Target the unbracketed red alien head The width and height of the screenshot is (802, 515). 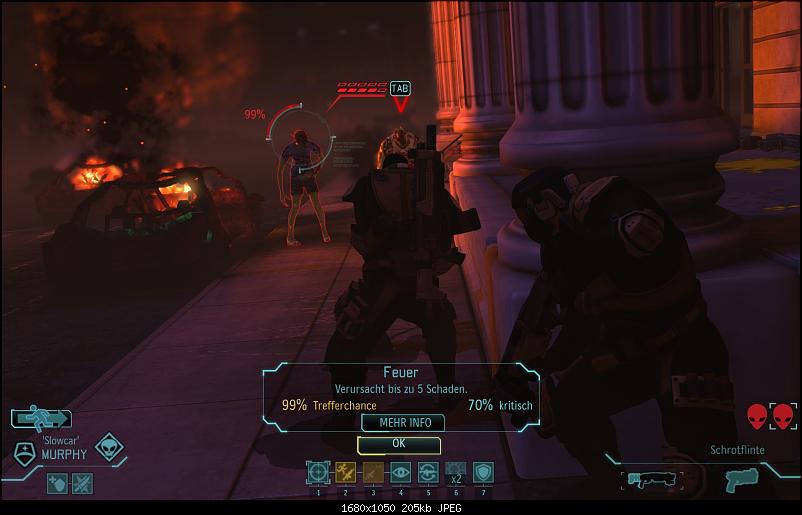point(756,416)
